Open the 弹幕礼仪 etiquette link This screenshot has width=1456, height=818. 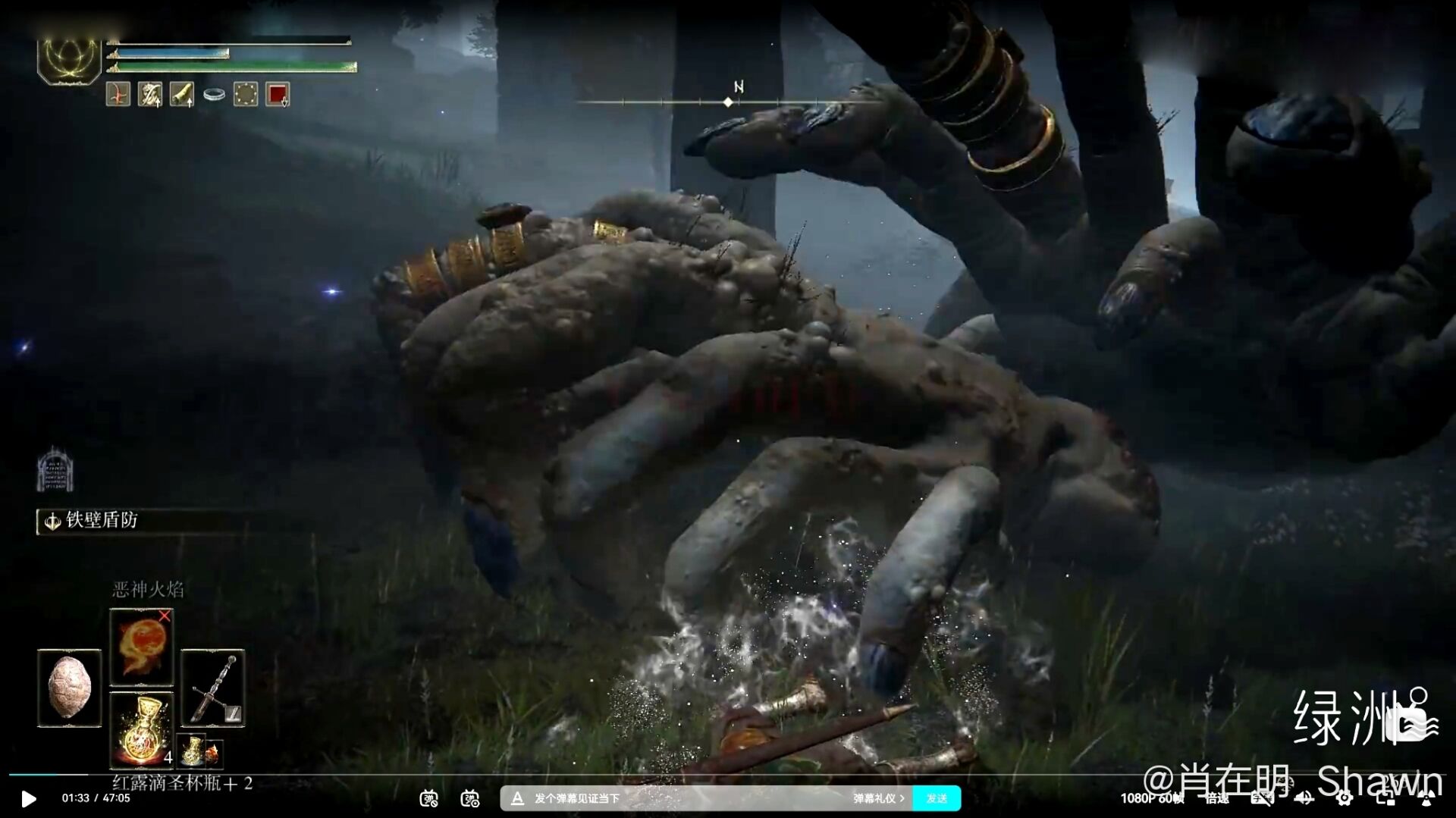pos(878,798)
